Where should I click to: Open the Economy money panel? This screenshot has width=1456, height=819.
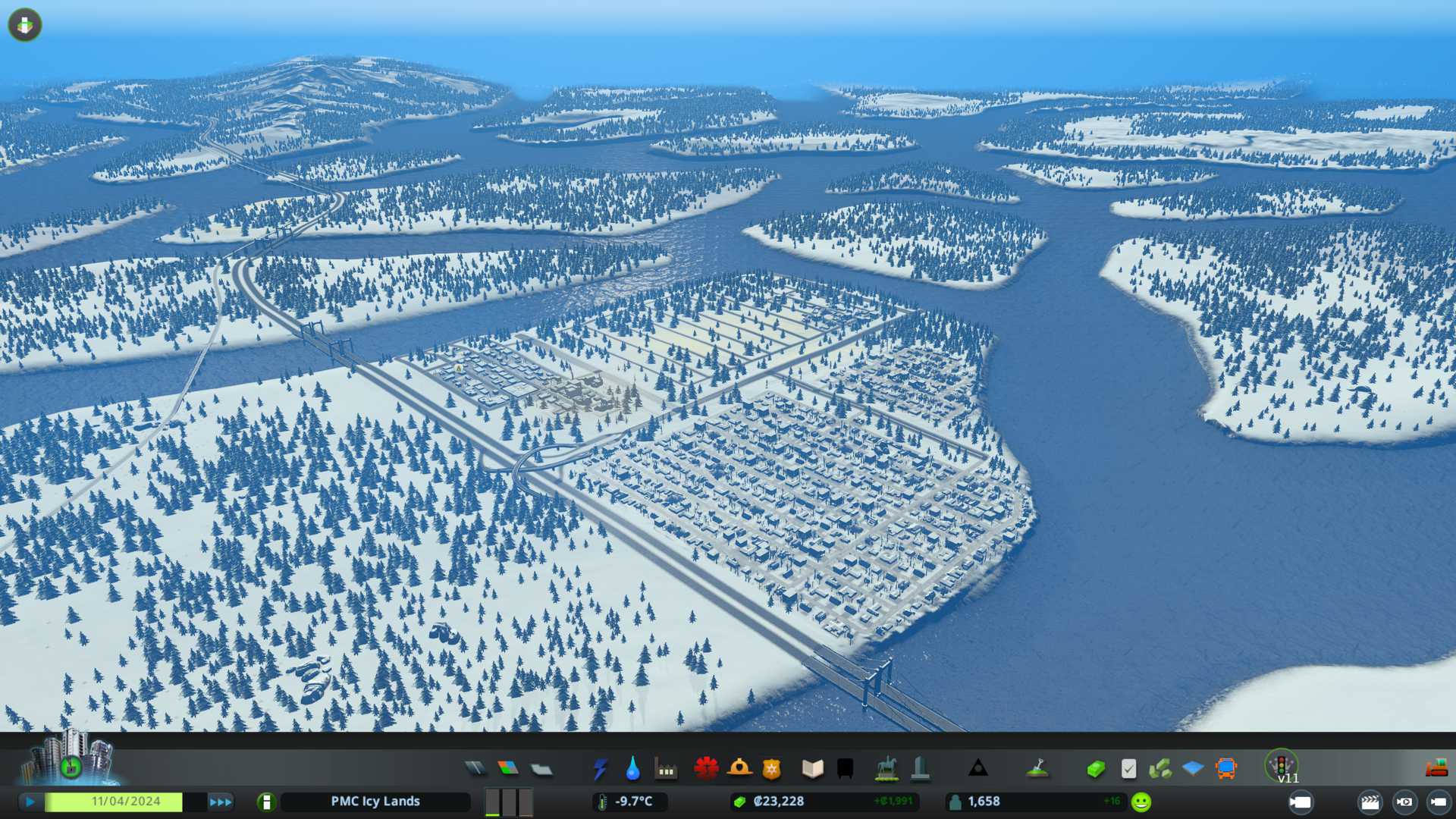(x=1095, y=769)
